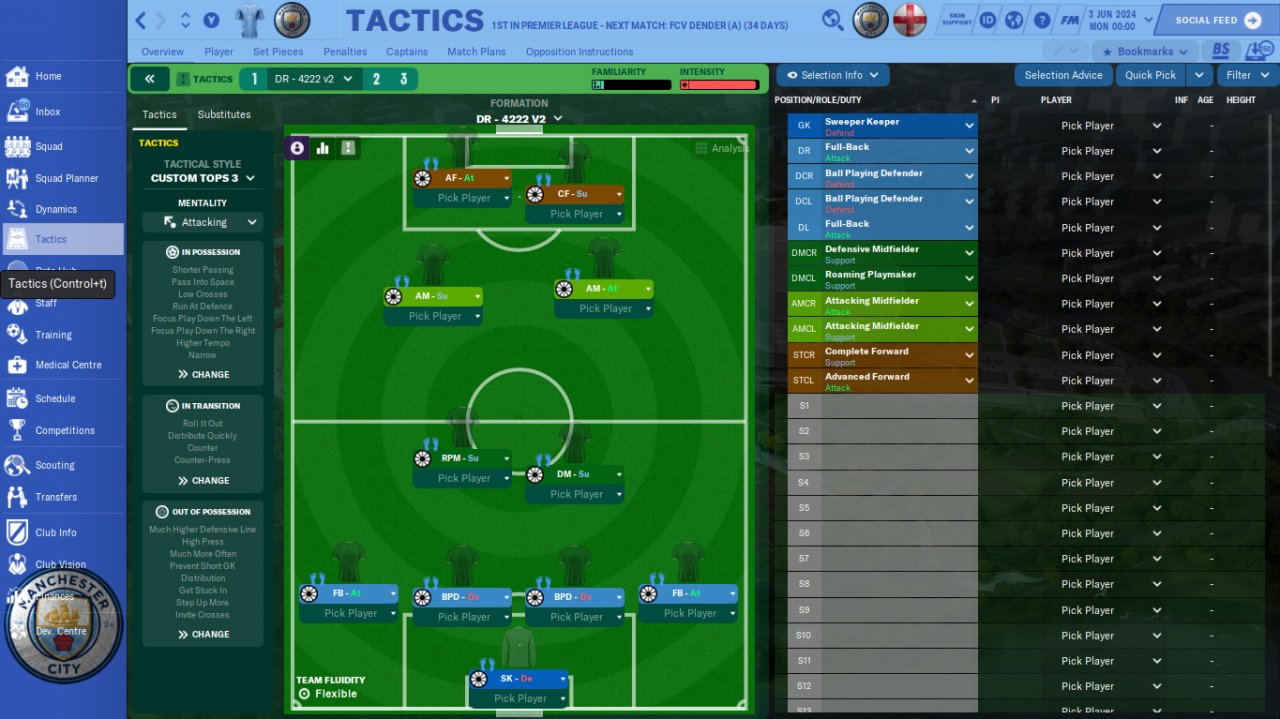
Task: Click the Quick Pick button
Action: 1150,75
